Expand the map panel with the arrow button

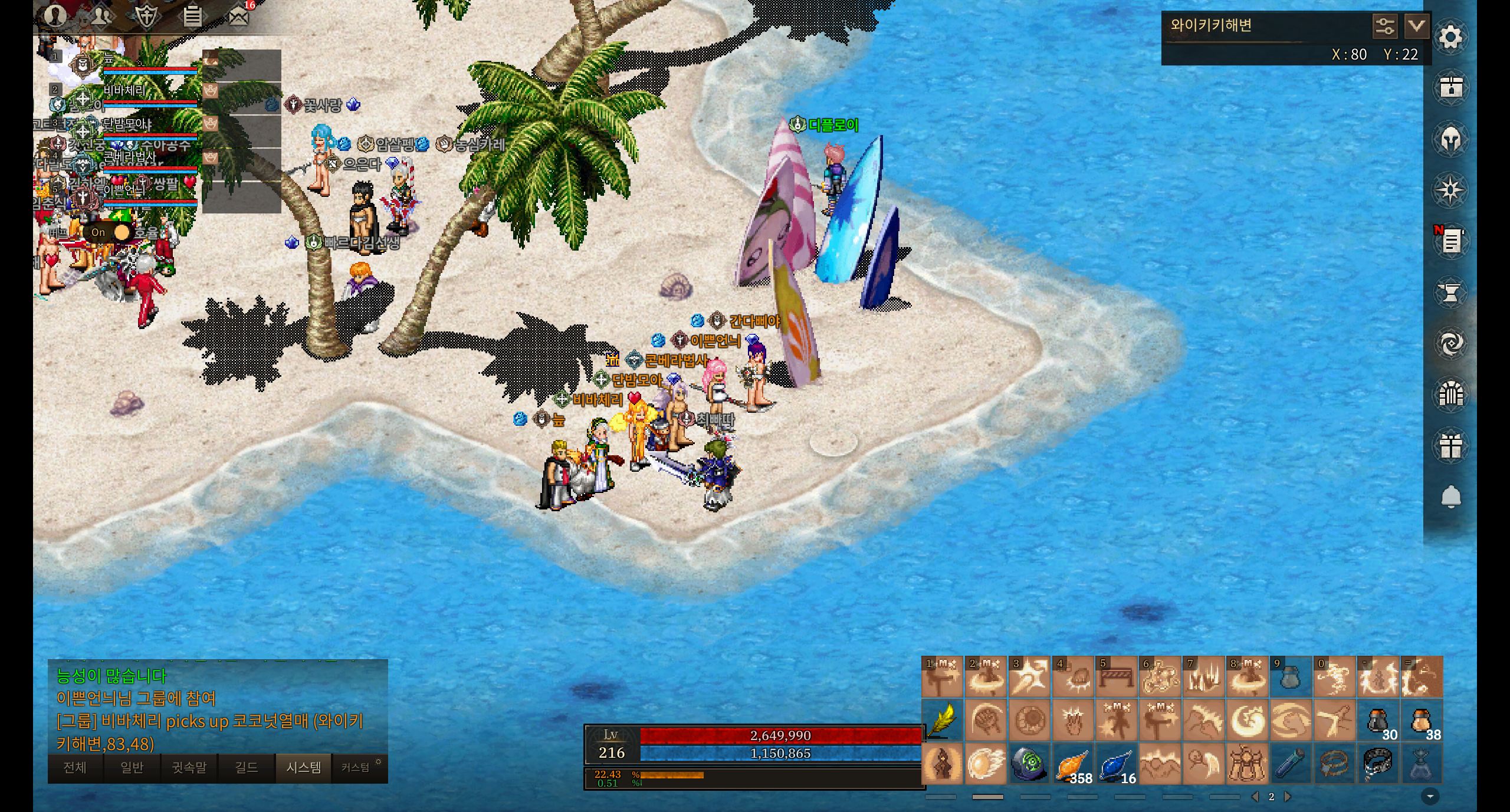1416,27
